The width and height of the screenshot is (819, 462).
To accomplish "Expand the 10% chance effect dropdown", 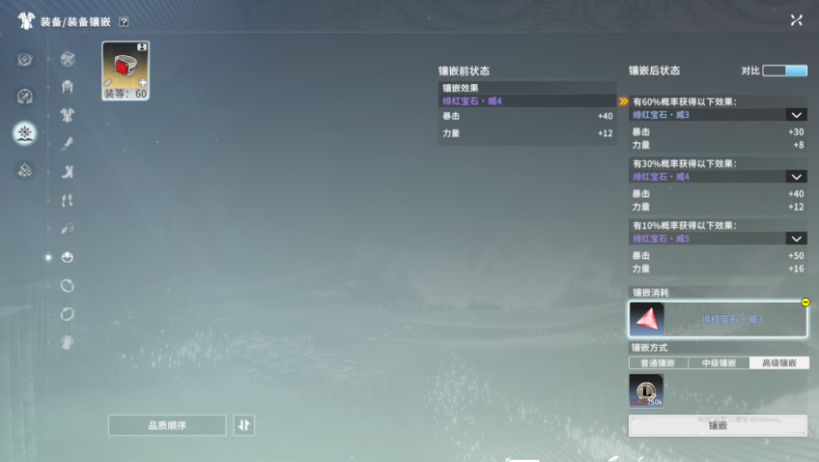I will tap(796, 239).
